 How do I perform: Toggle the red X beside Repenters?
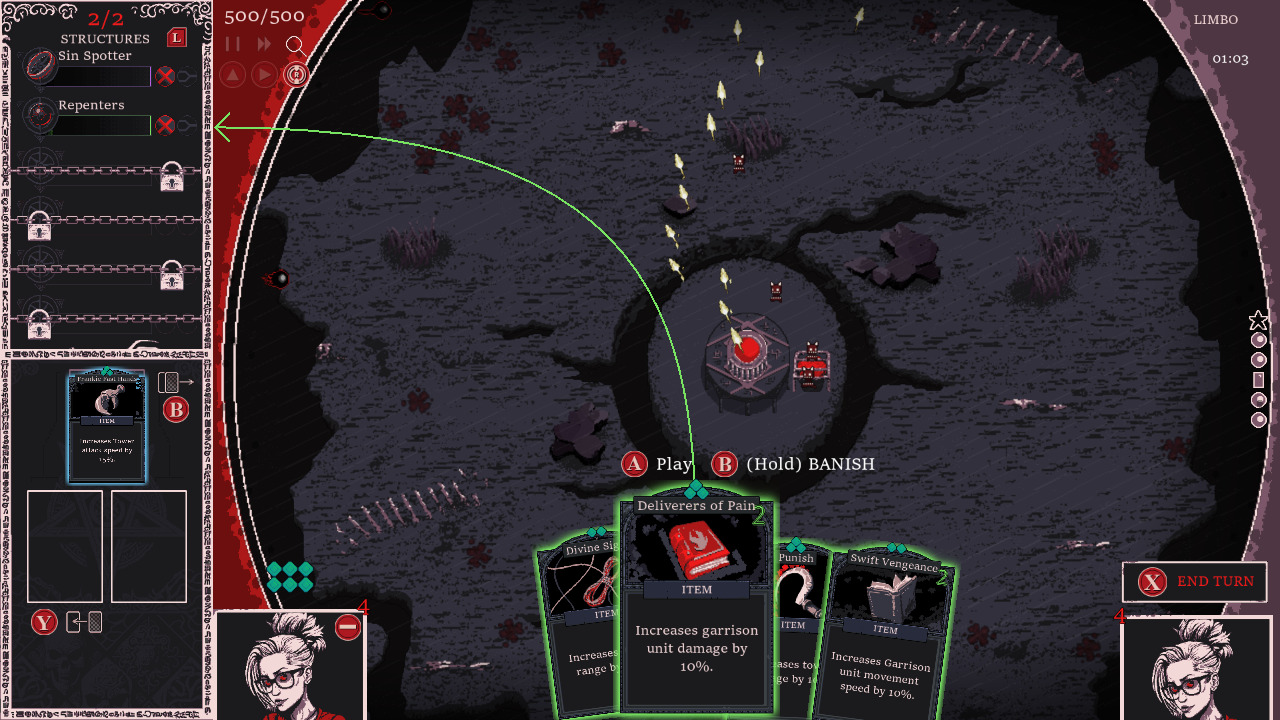[x=164, y=125]
